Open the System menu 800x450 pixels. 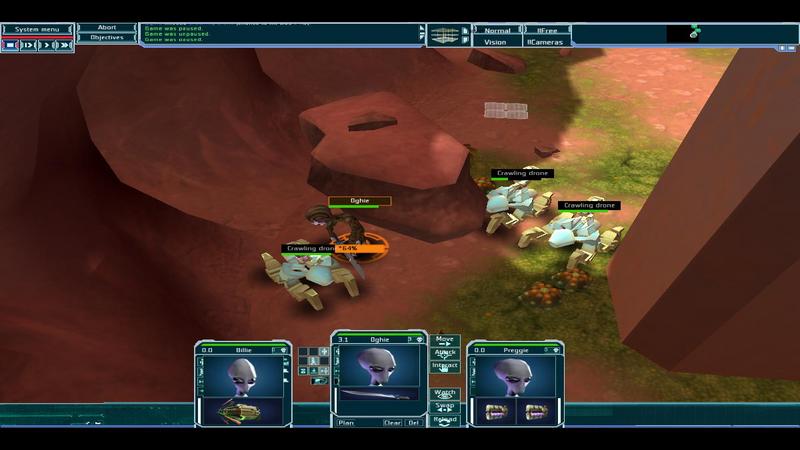(36, 29)
